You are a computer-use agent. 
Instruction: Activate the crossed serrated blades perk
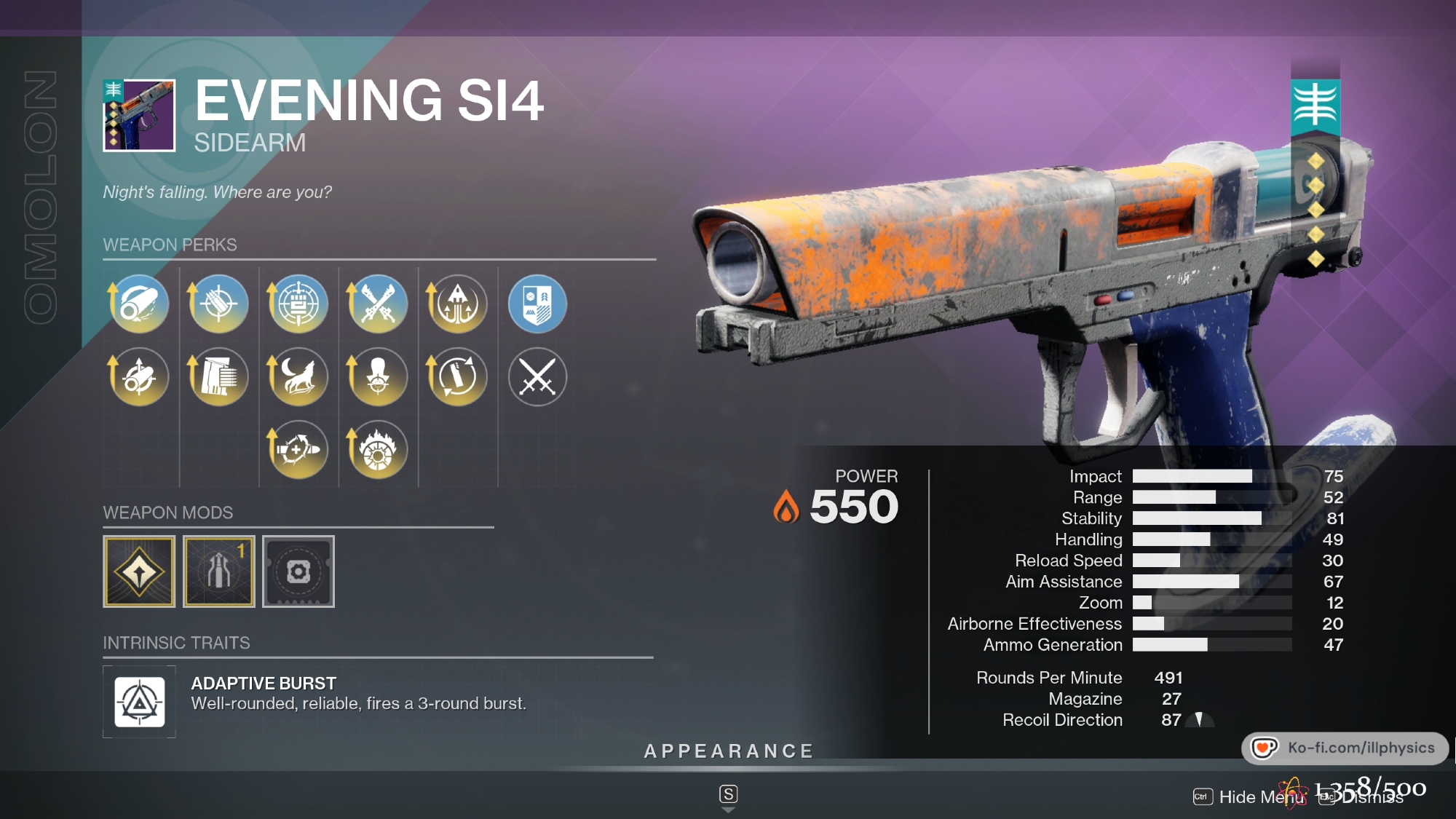(377, 304)
